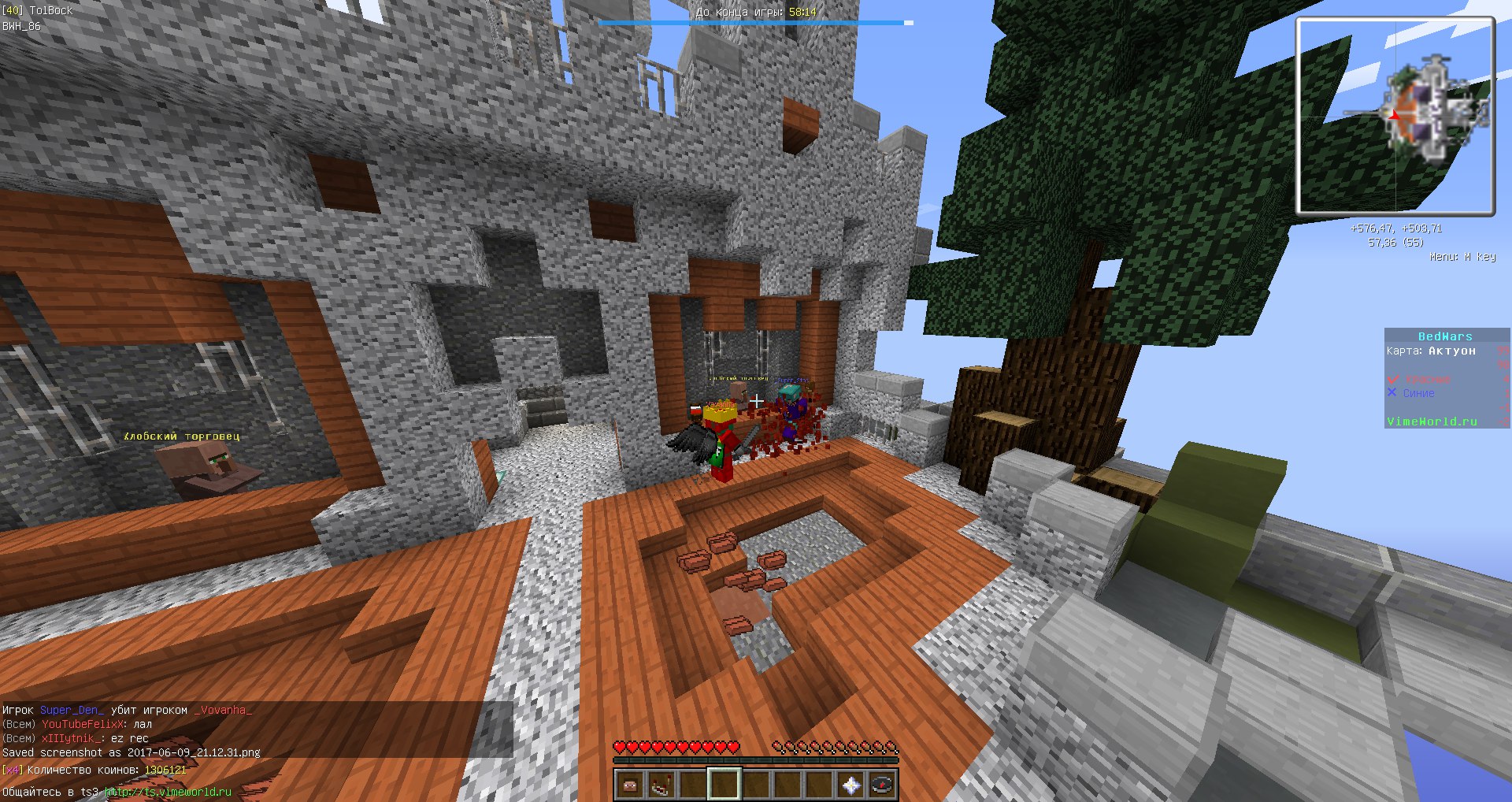Select the player head hotbar slot
This screenshot has height=802, width=1512.
coord(629,785)
